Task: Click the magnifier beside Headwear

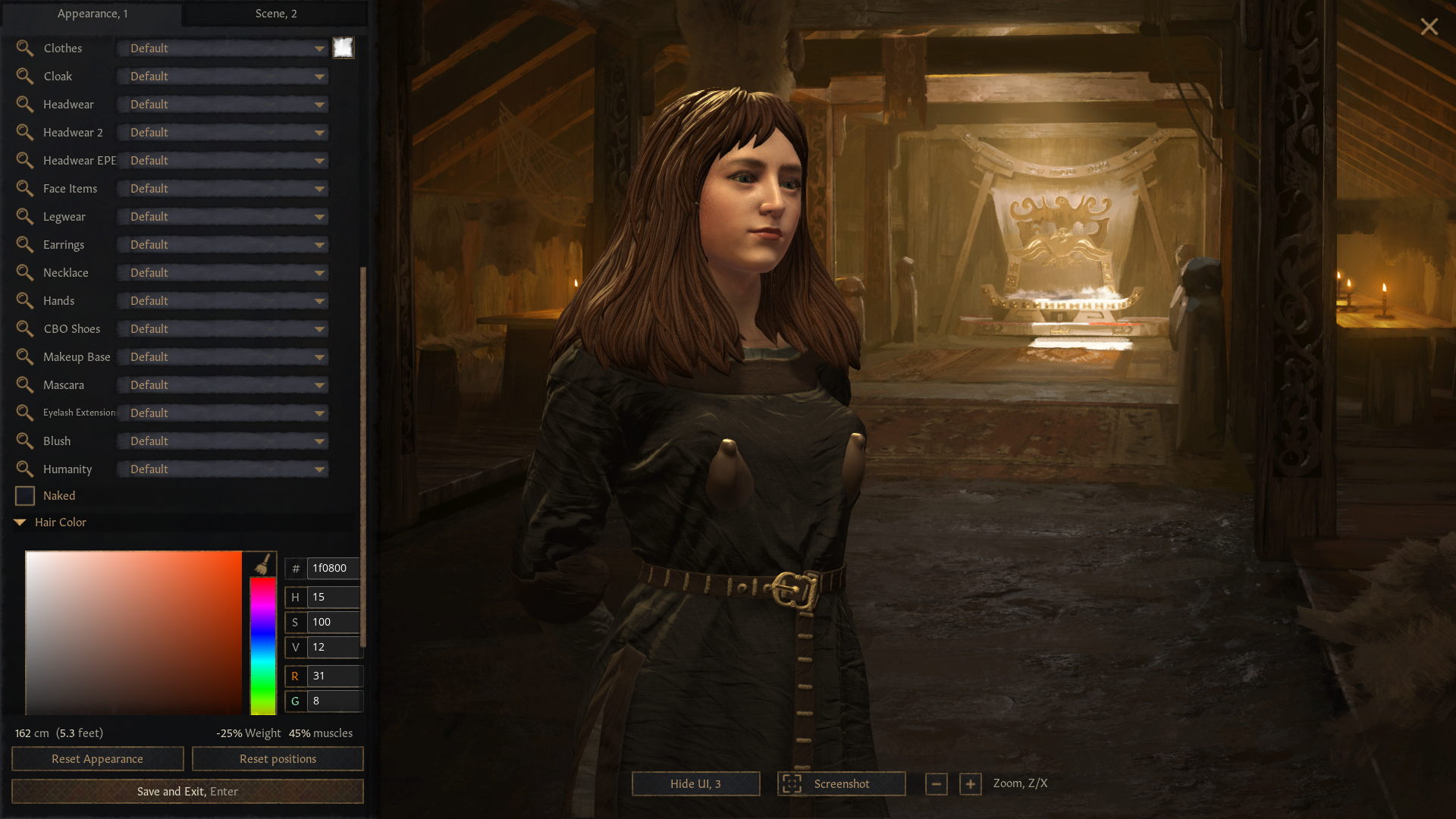Action: point(25,104)
